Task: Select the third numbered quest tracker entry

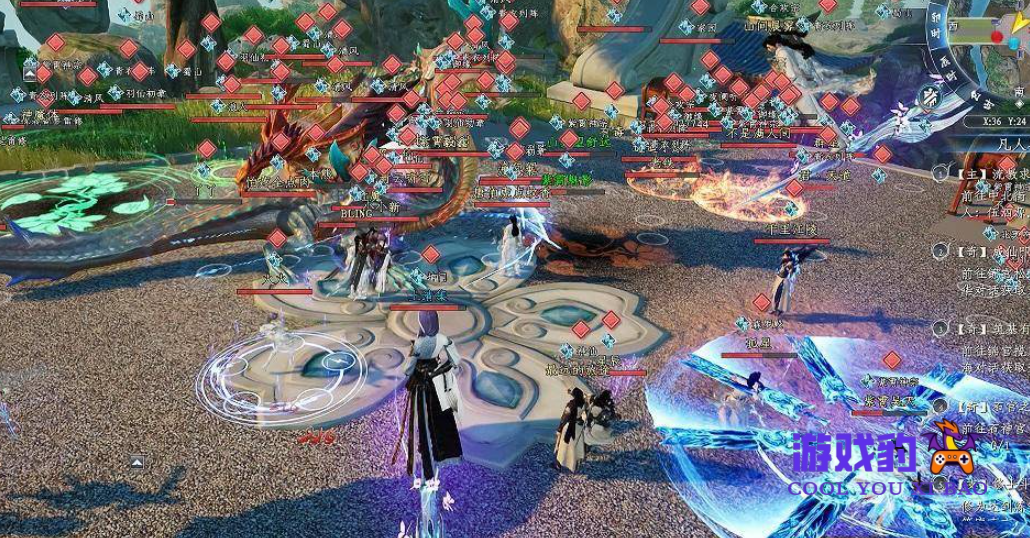Action: (988, 328)
